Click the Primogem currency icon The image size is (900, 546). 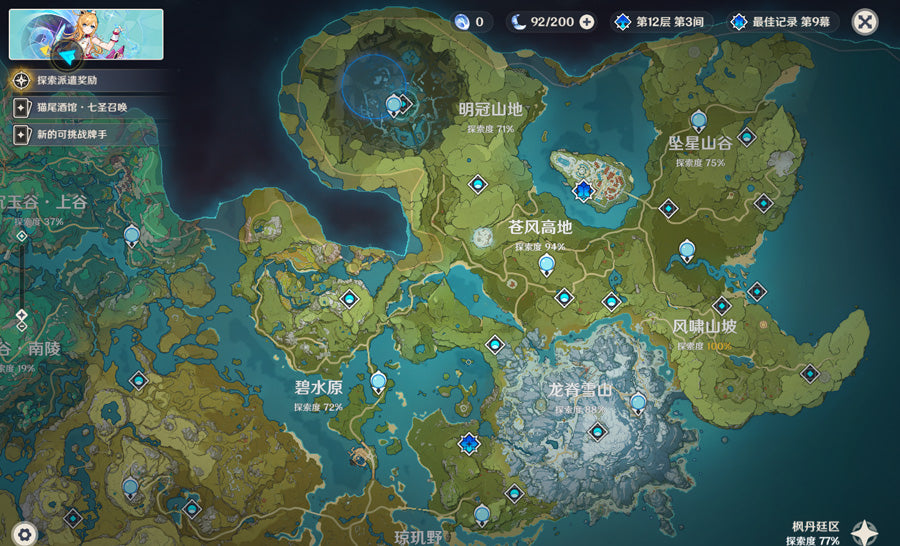[x=461, y=22]
